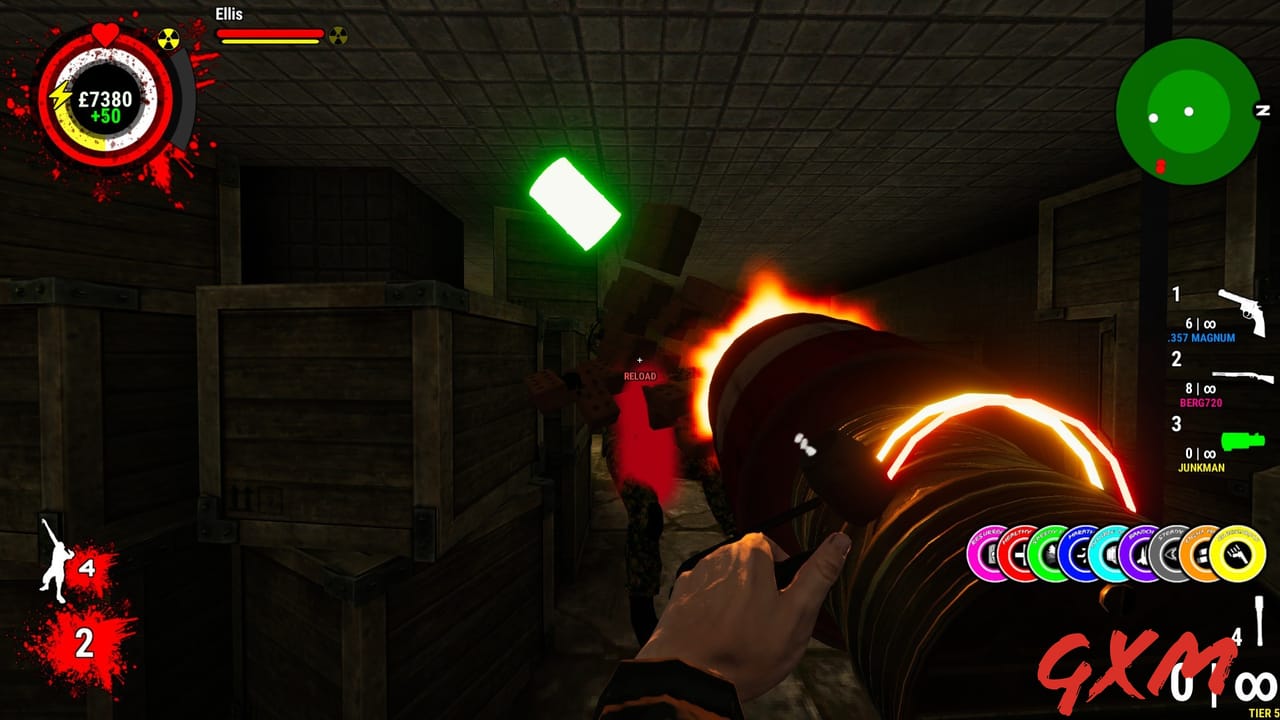Click the TIER 5 label
The height and width of the screenshot is (720, 1280).
[x=1262, y=713]
